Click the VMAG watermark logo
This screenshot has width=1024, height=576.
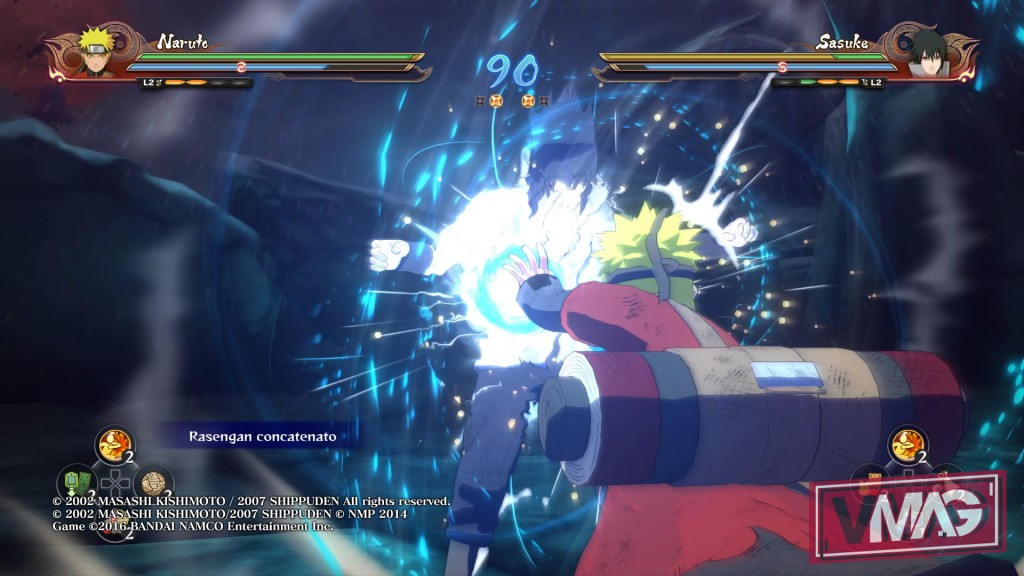(x=907, y=514)
